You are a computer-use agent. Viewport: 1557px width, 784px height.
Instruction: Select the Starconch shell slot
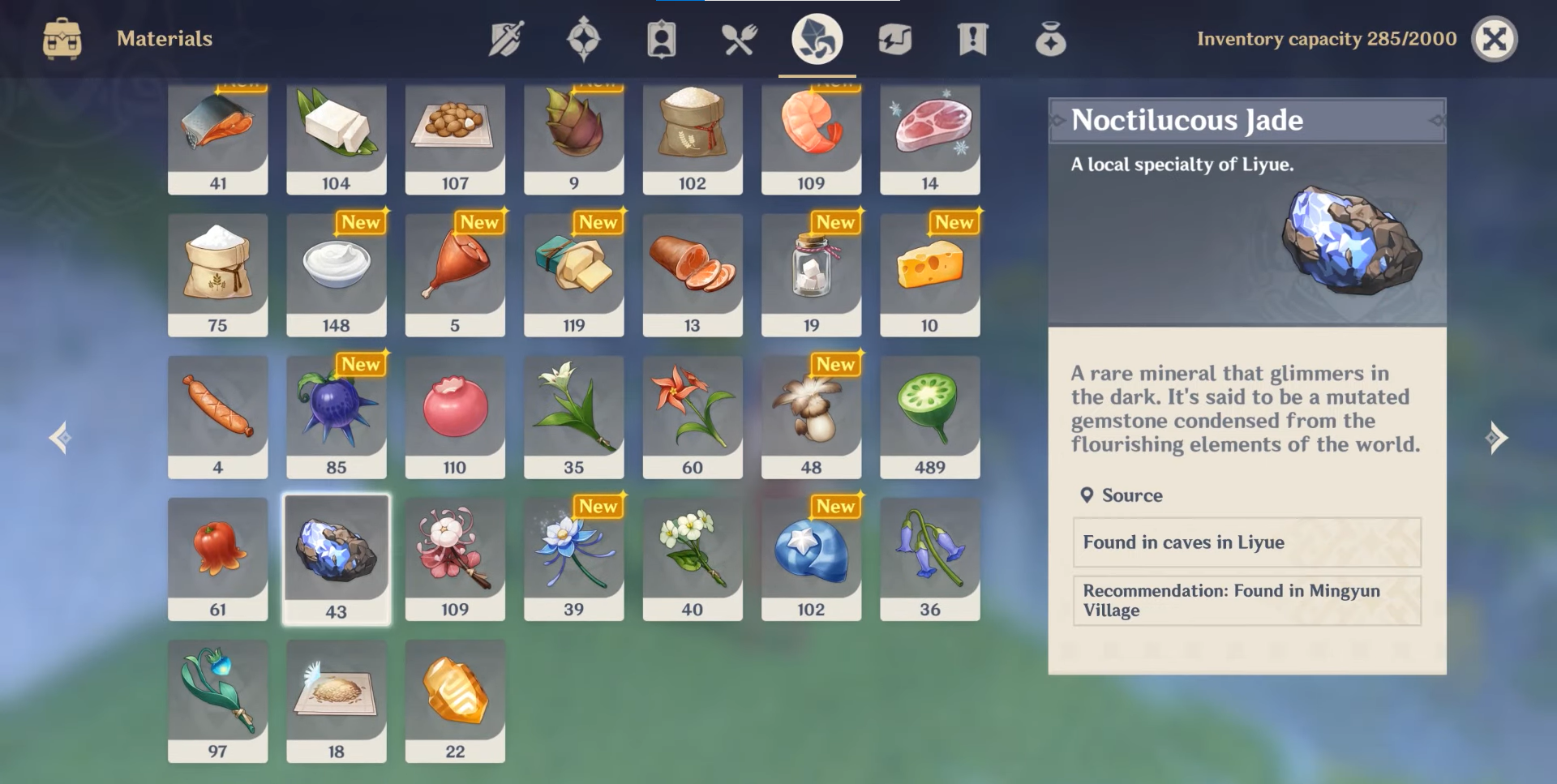[x=811, y=559]
